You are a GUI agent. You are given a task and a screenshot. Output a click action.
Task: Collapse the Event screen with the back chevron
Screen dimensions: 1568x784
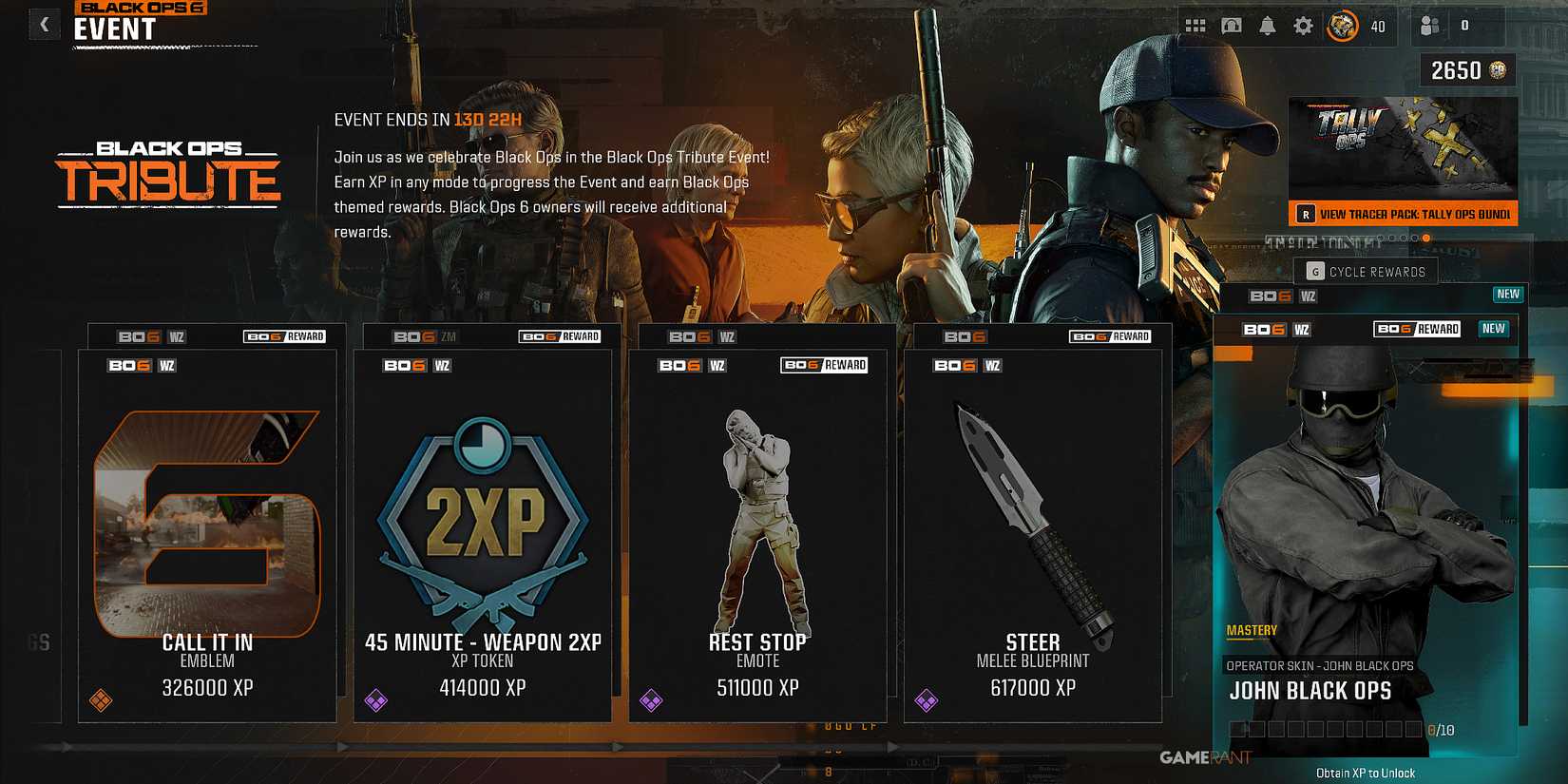coord(44,24)
